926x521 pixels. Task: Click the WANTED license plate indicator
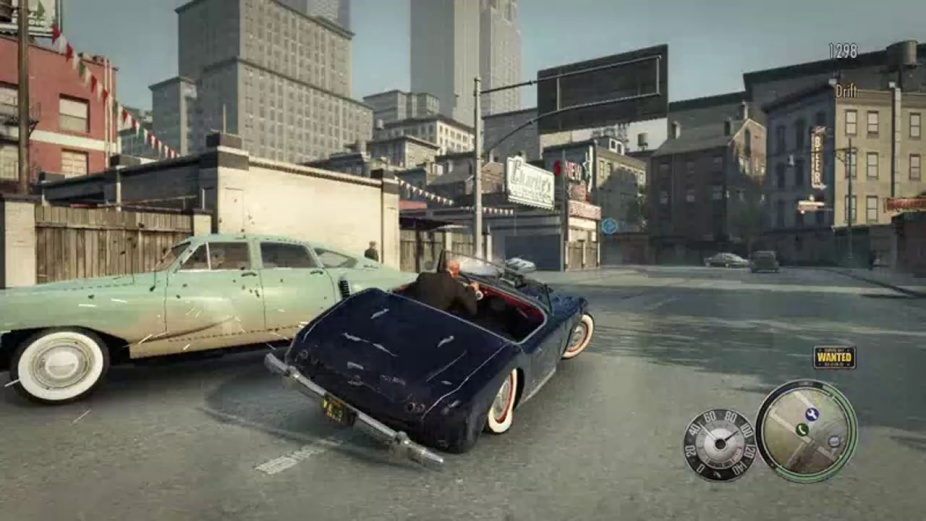[x=834, y=357]
